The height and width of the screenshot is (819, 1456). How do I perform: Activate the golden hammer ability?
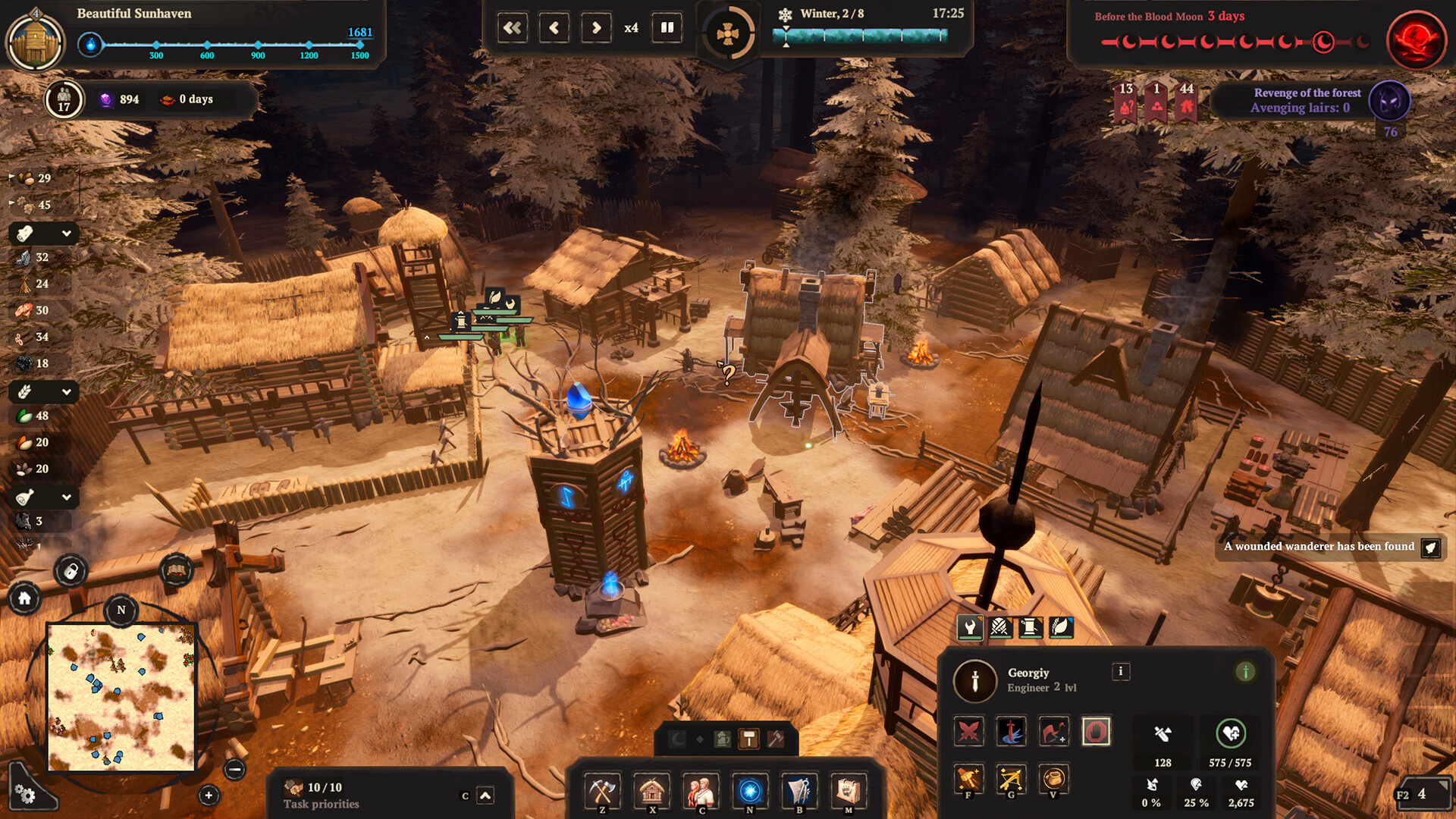tap(968, 779)
